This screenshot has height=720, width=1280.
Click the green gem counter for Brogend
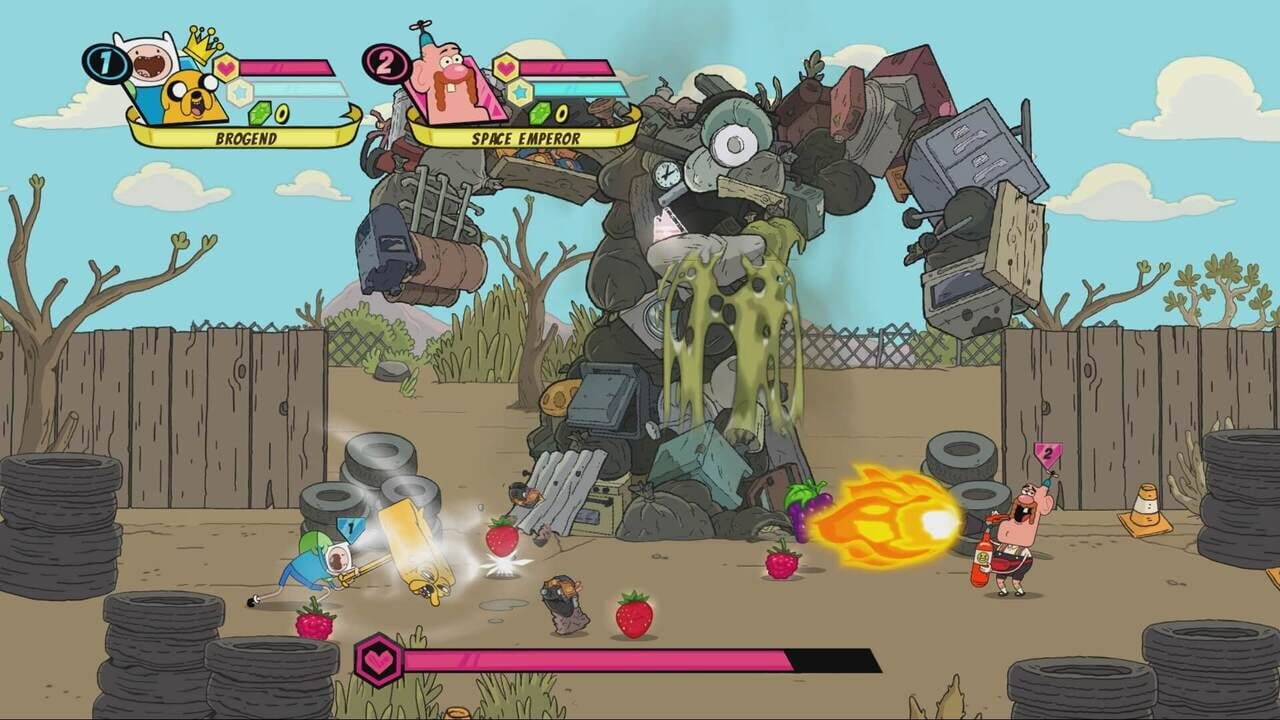[259, 114]
